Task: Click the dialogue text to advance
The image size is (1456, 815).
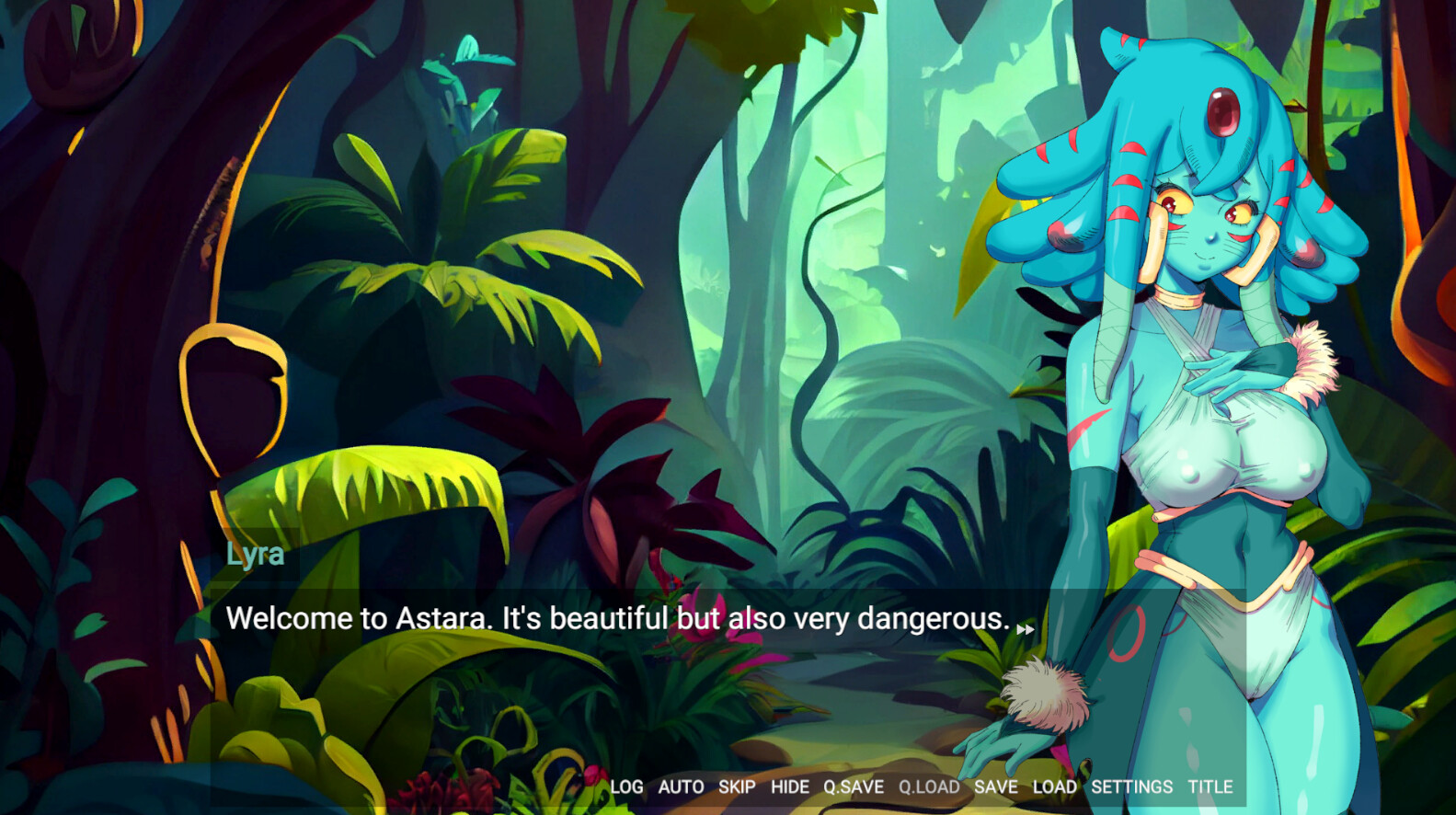Action: tap(616, 619)
